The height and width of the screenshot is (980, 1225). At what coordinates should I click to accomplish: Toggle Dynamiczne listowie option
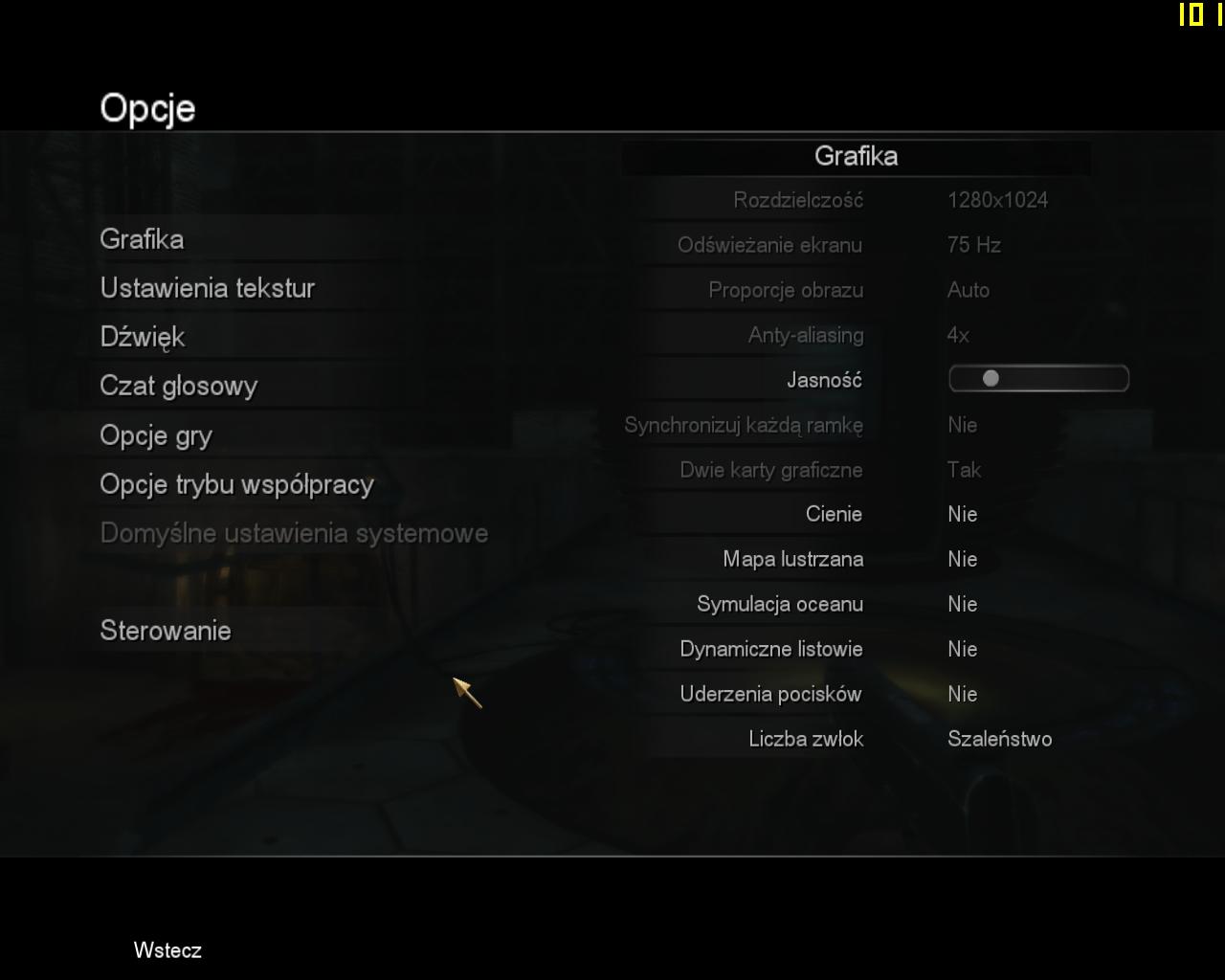point(962,649)
